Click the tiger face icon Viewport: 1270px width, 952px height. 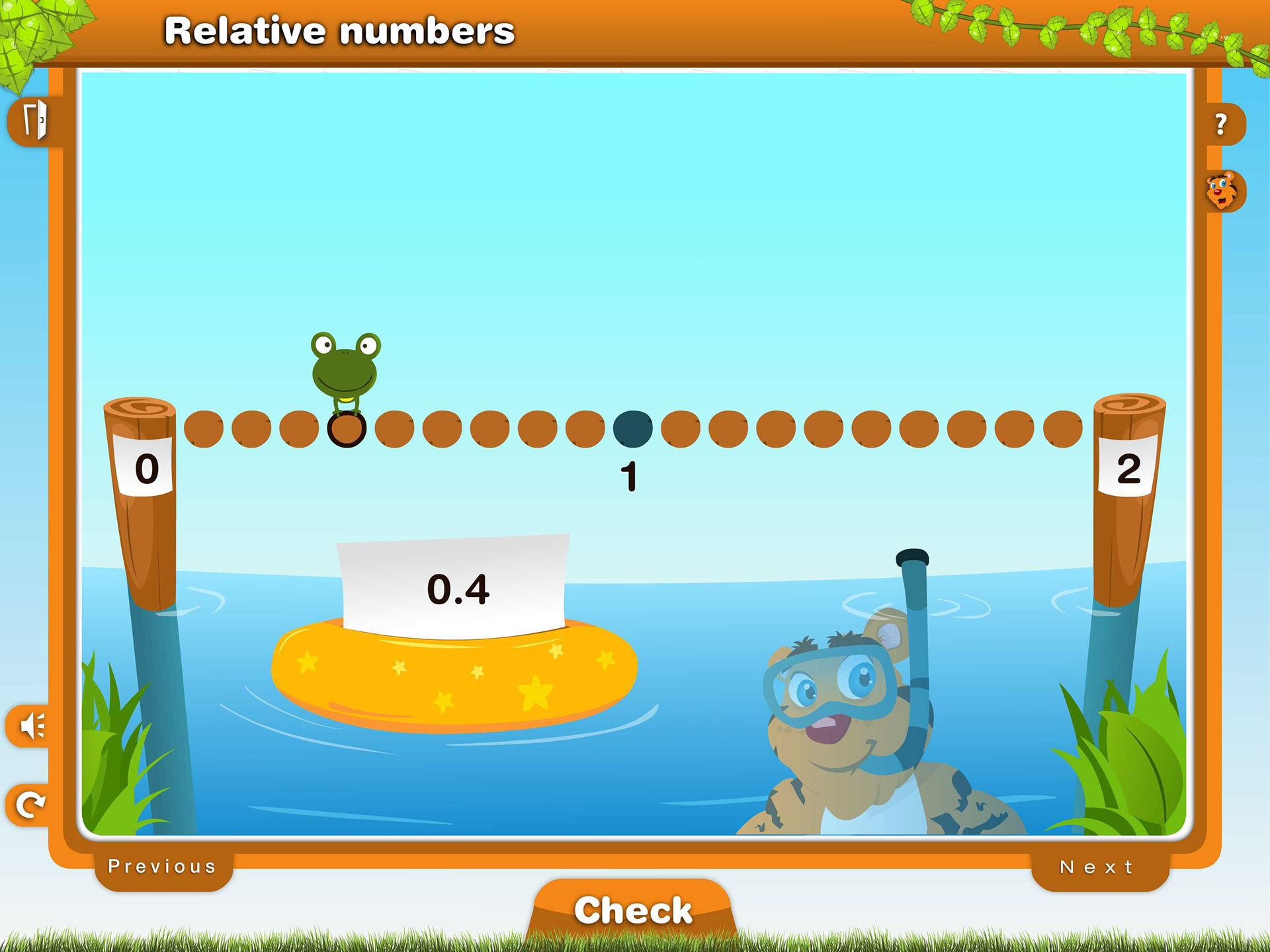pyautogui.click(x=1221, y=191)
